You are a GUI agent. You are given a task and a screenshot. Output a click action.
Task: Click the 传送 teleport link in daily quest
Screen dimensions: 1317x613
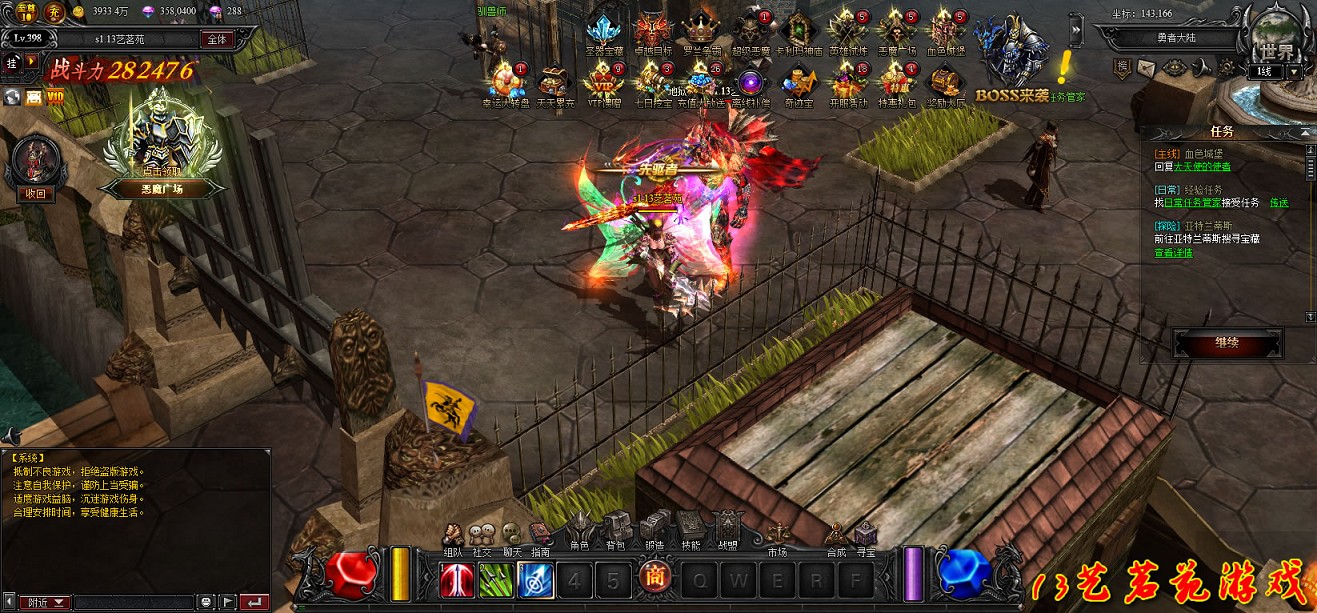coord(1279,203)
